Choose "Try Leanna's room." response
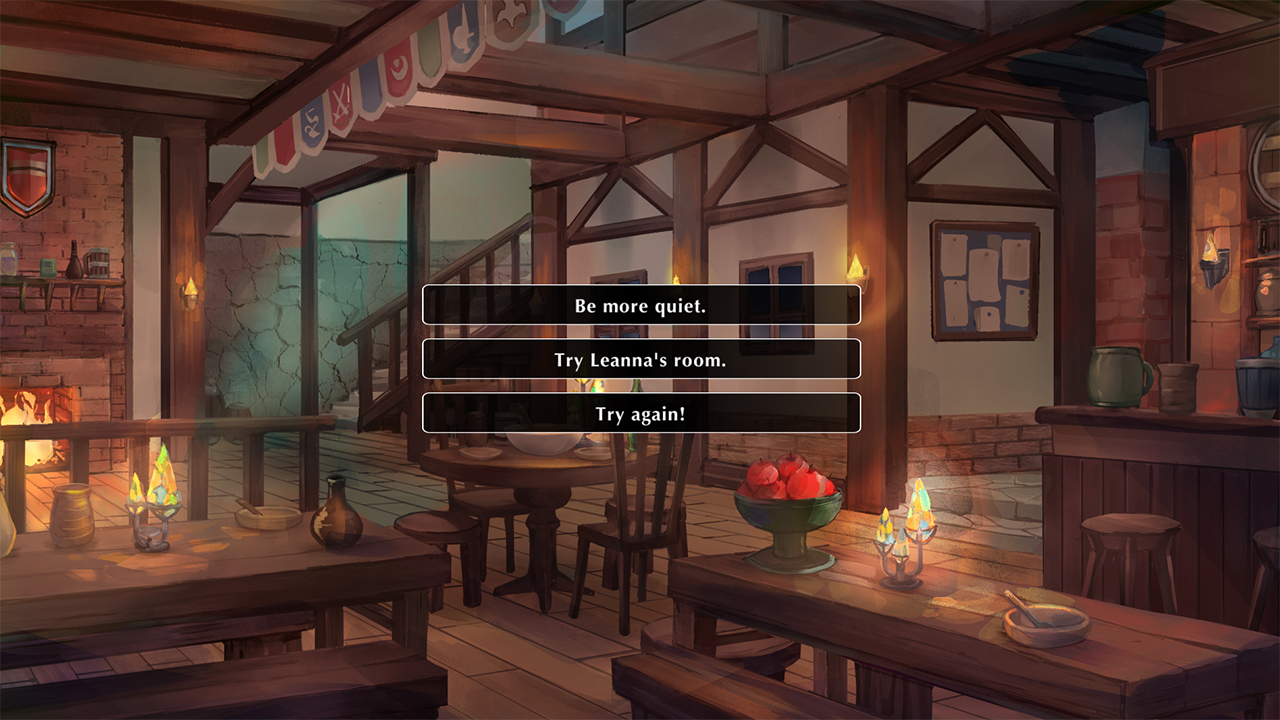The height and width of the screenshot is (720, 1280). pos(641,359)
